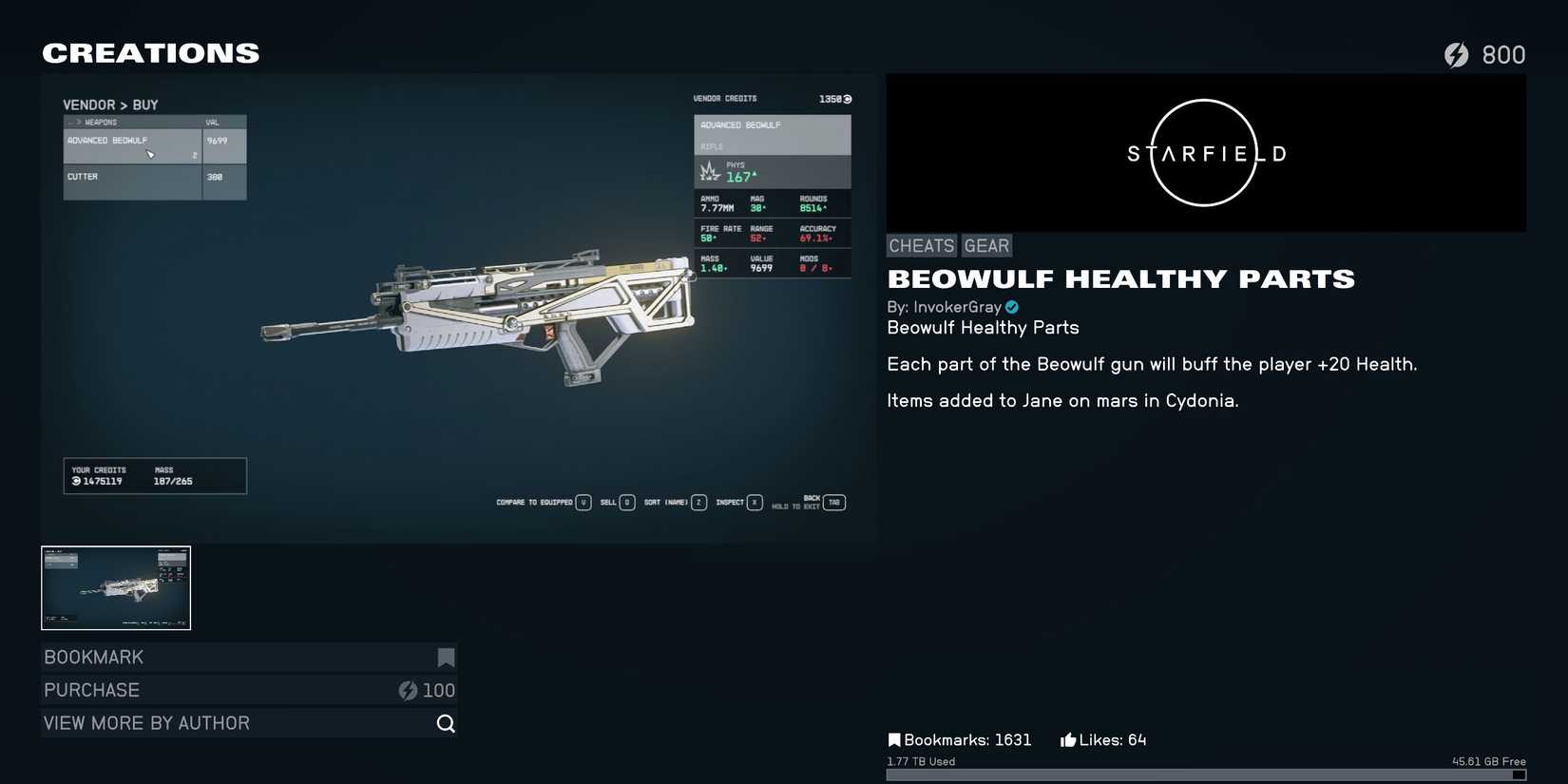Click the thumbs-up likes icon

tap(1066, 738)
